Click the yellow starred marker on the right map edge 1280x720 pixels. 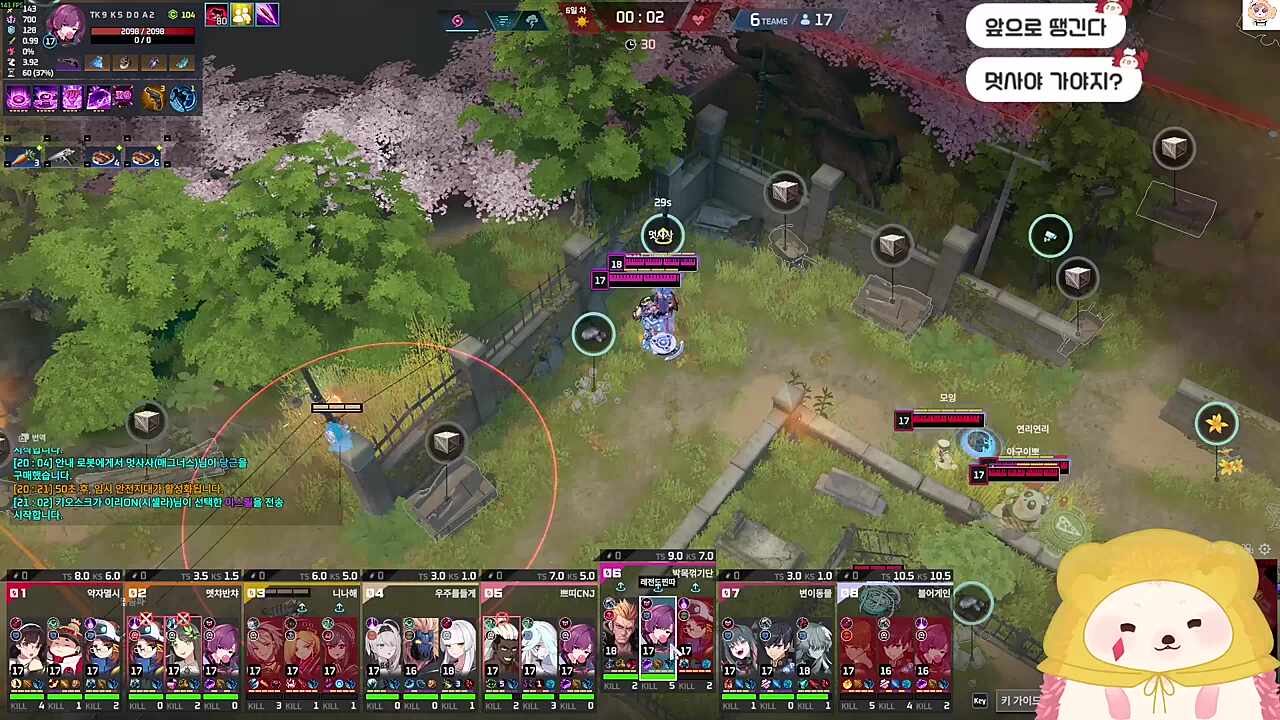tap(1217, 425)
